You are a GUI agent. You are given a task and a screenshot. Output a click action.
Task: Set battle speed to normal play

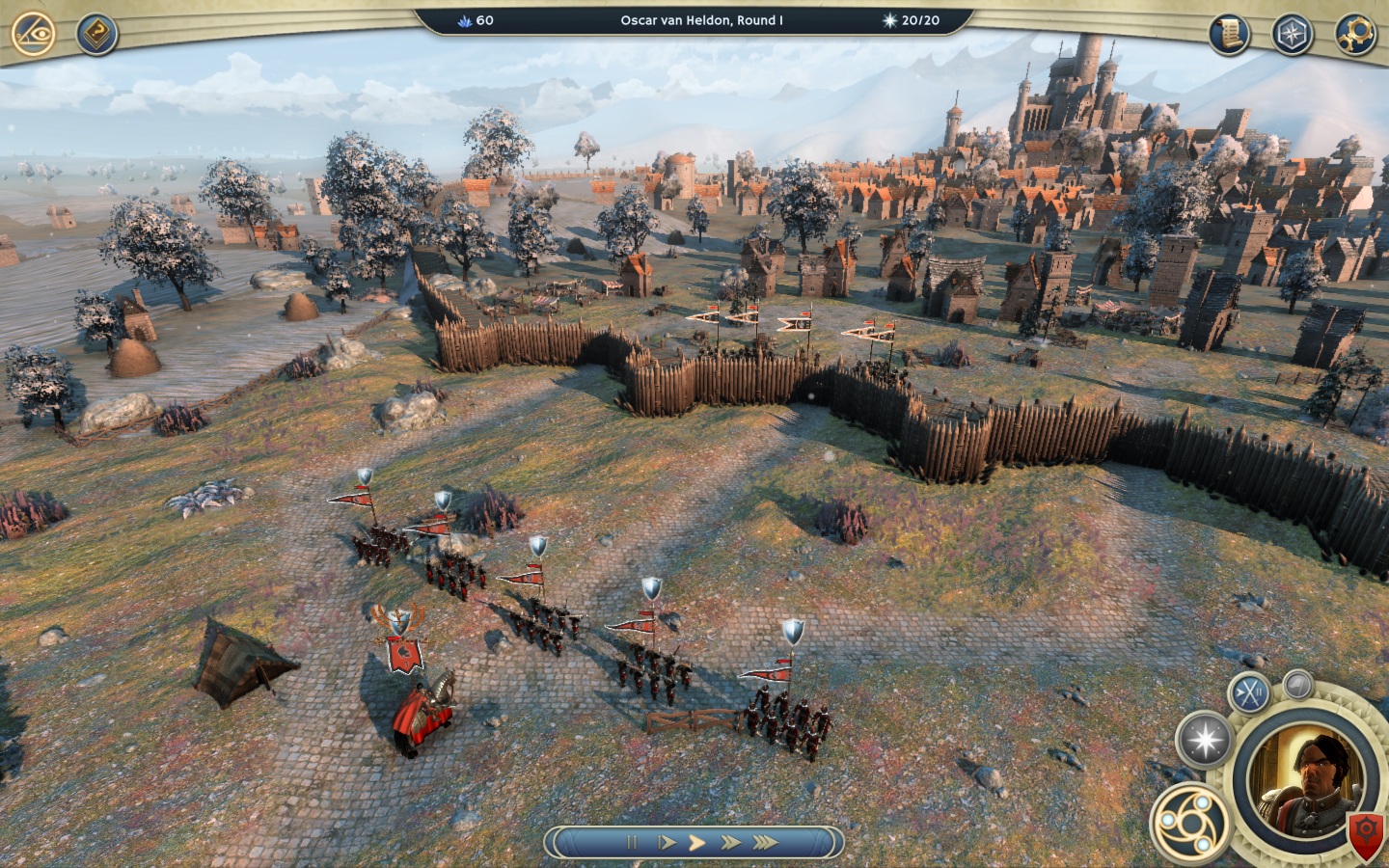tap(696, 842)
